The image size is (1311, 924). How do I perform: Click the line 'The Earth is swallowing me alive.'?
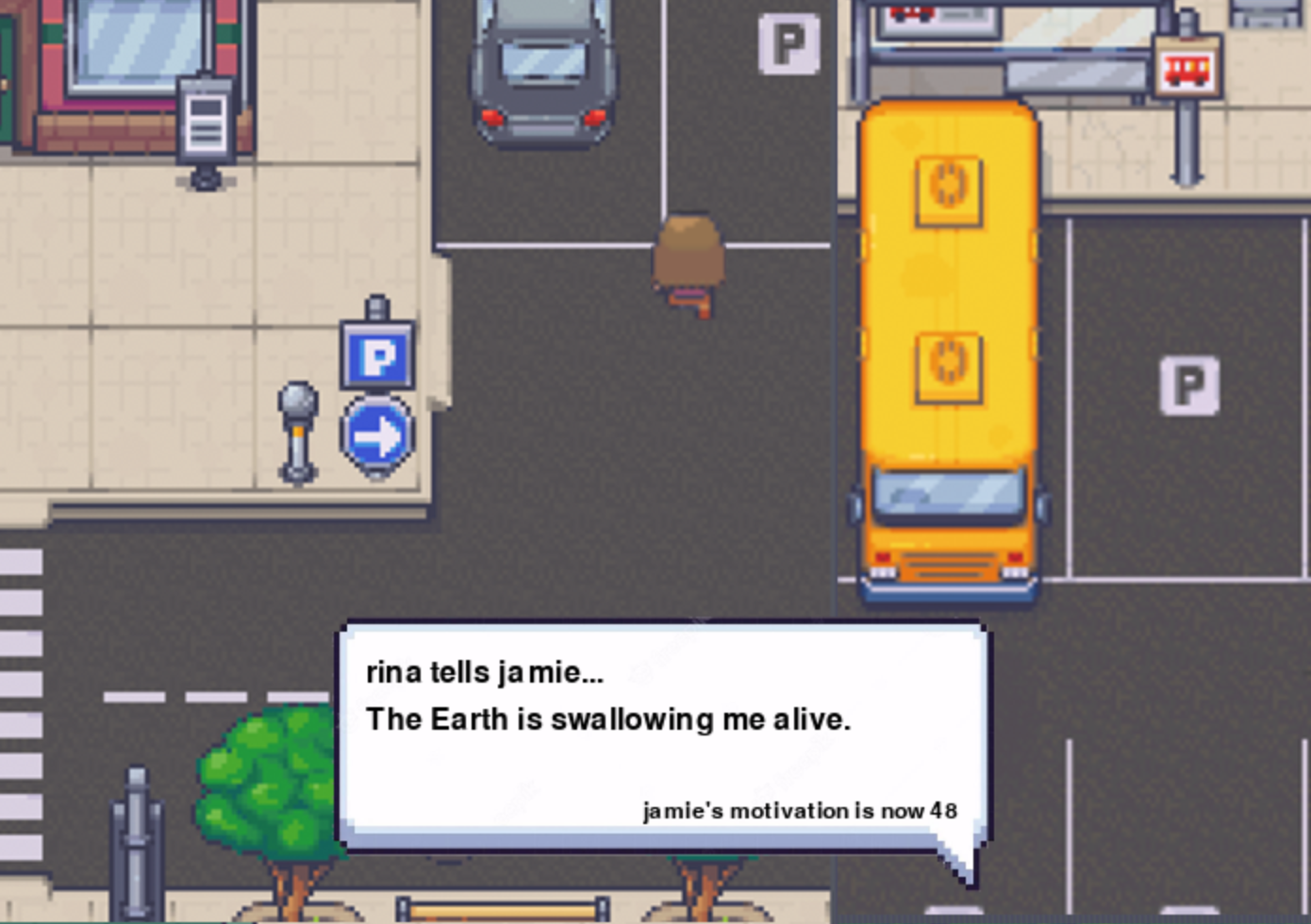pos(609,718)
